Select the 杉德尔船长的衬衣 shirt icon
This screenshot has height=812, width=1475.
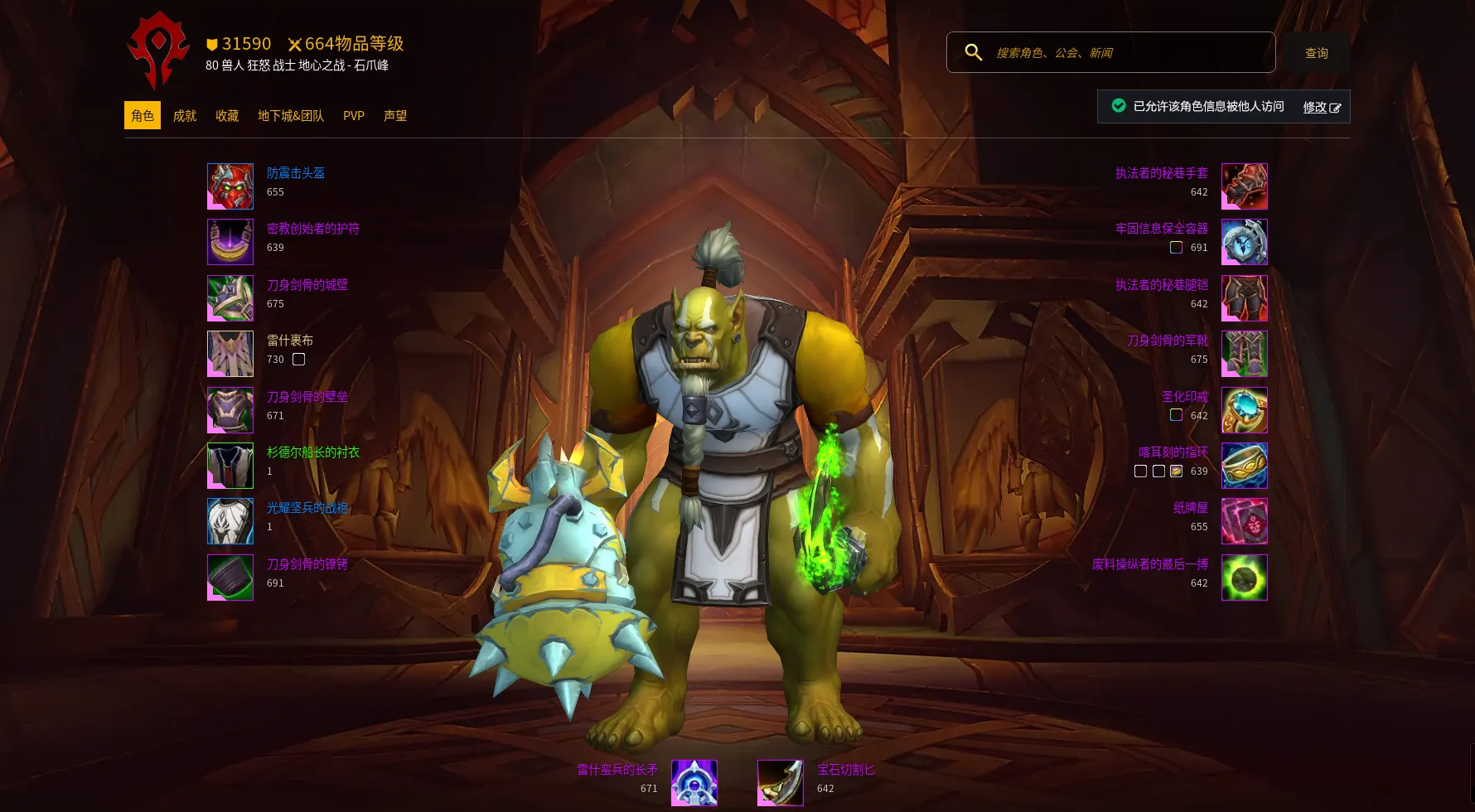point(230,466)
